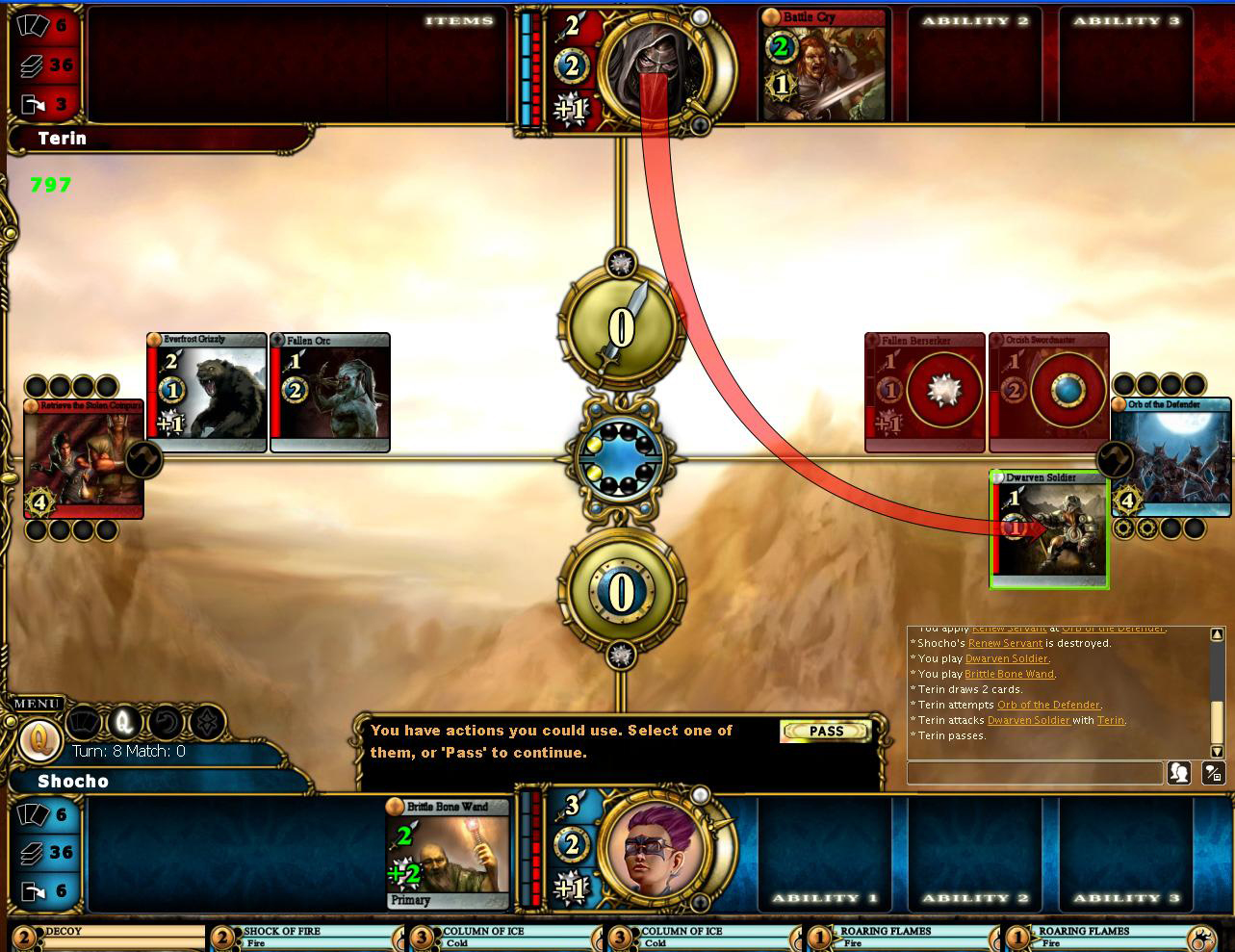
Task: Select the Brittle Bone Wand item card
Action: 448,854
